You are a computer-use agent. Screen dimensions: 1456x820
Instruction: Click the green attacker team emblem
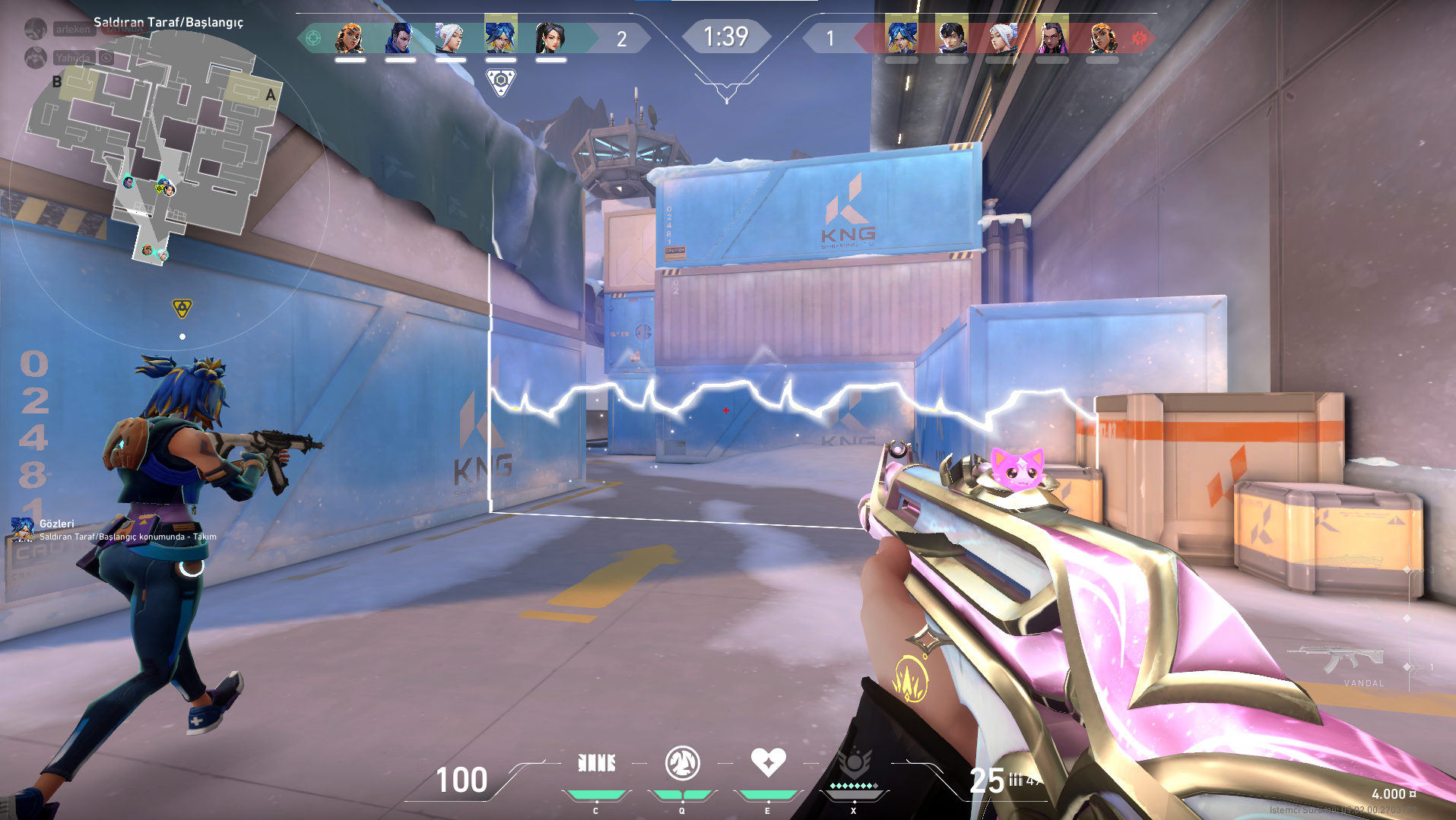[x=313, y=38]
